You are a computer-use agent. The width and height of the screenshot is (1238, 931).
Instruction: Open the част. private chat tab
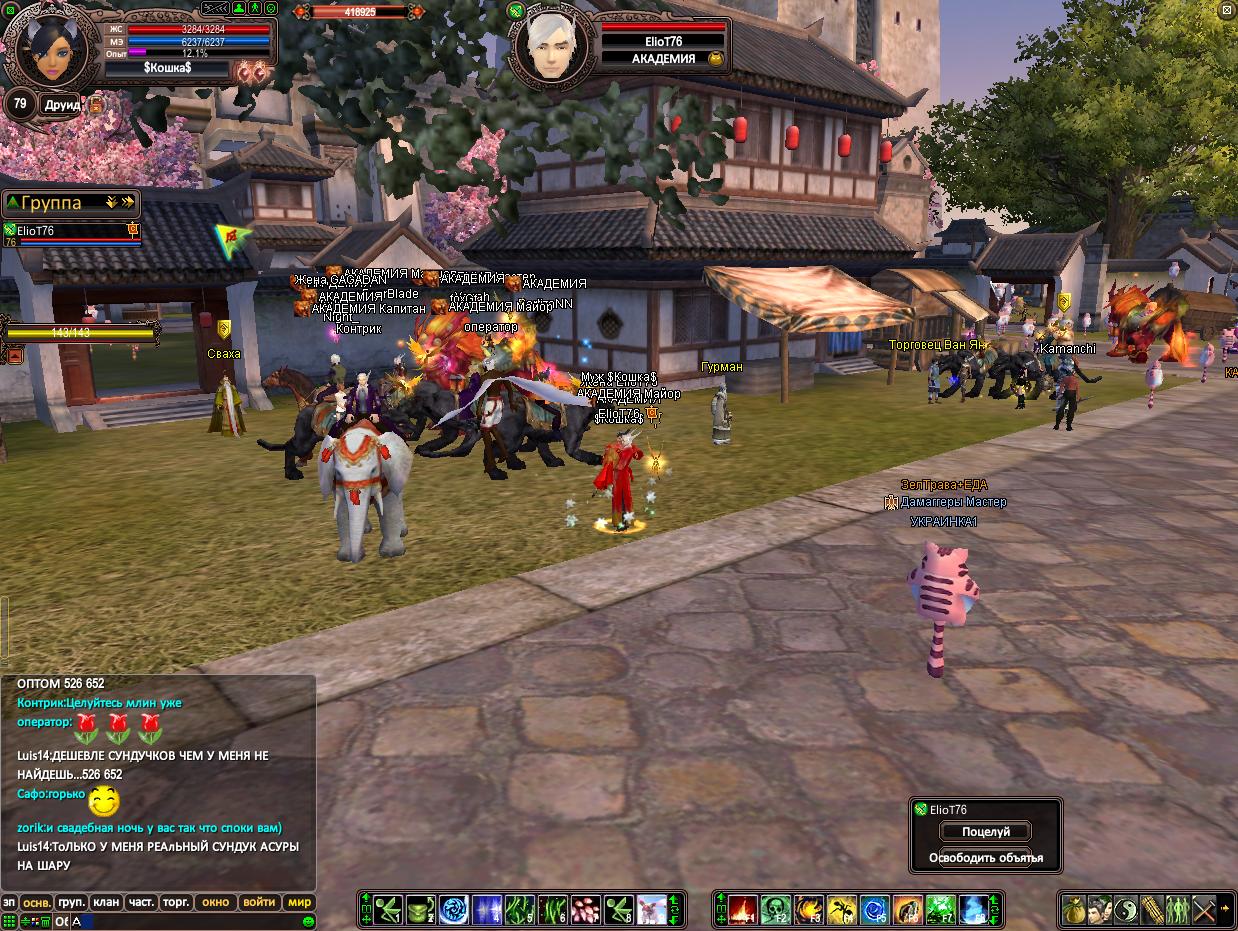pos(141,902)
